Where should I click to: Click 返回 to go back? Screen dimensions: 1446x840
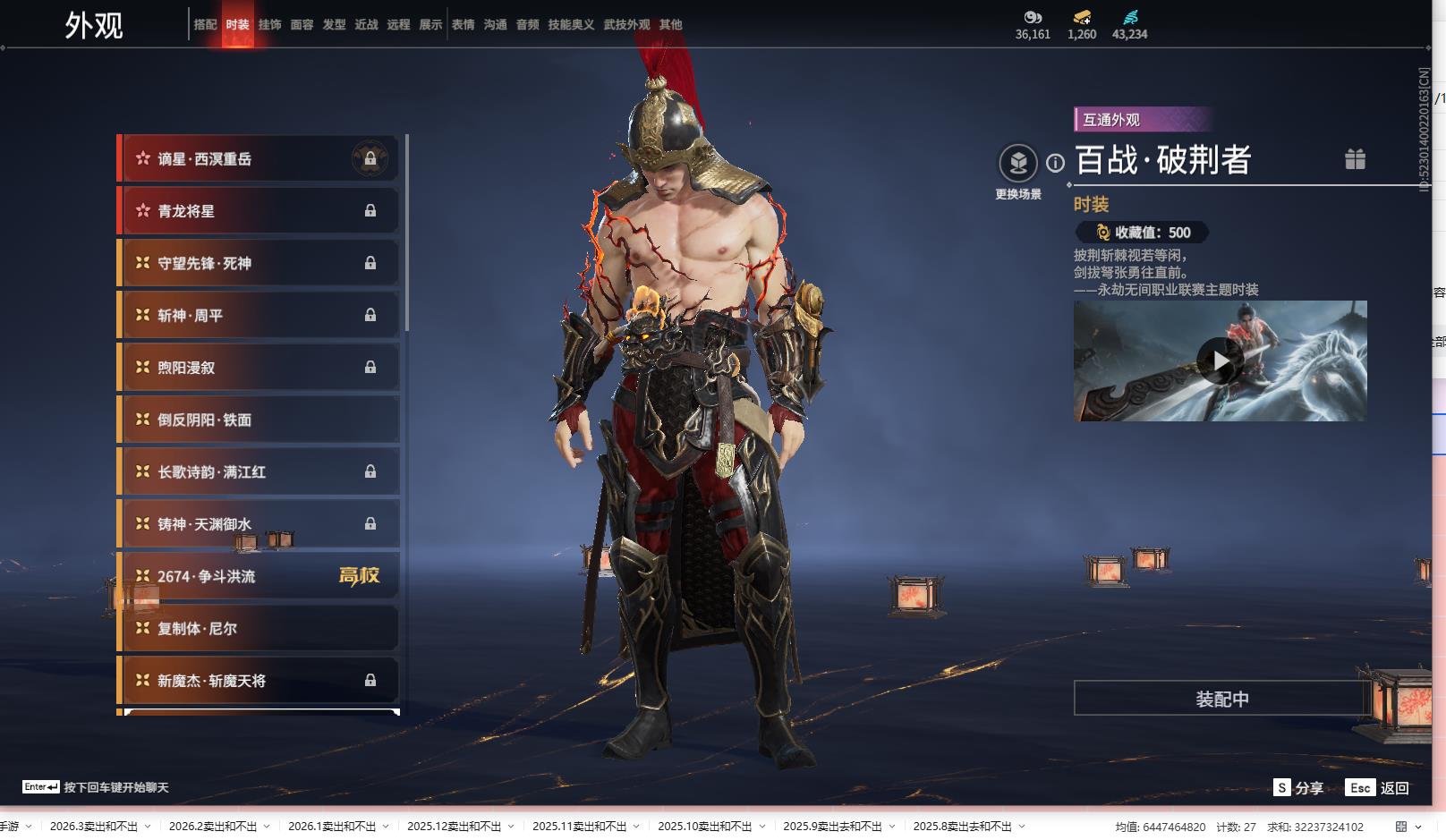[1379, 787]
